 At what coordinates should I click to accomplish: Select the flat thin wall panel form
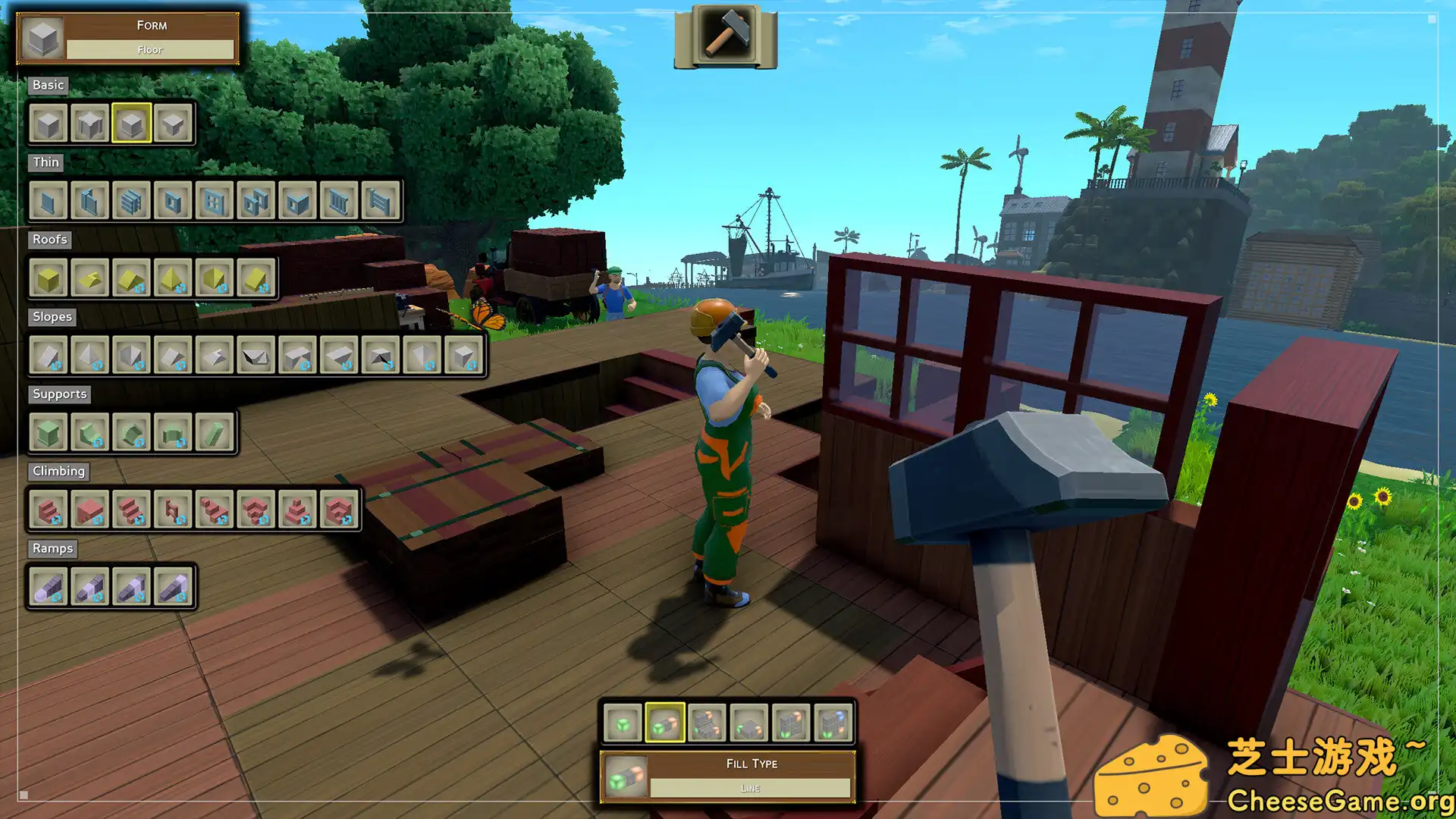point(49,201)
